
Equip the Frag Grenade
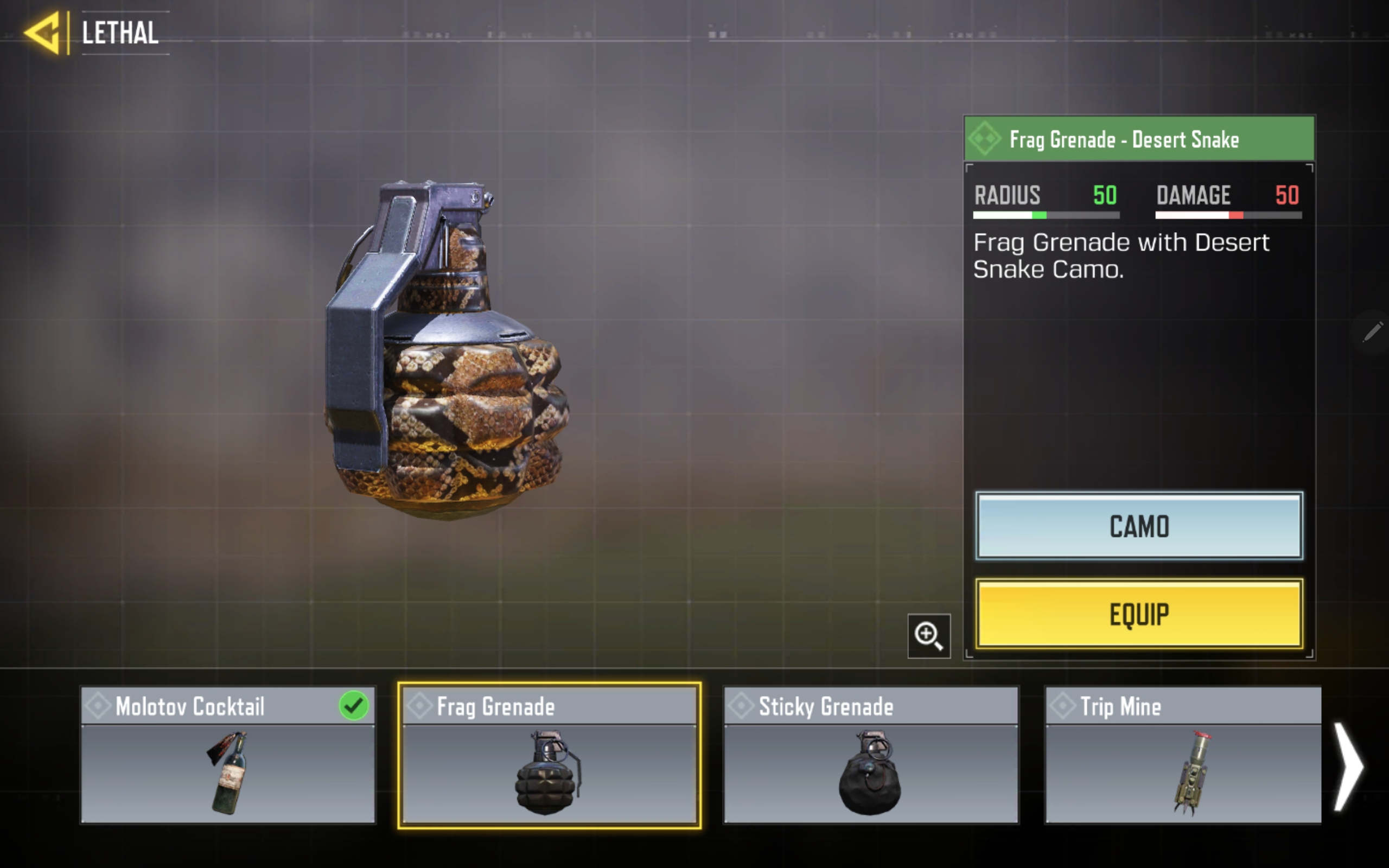(x=1139, y=614)
